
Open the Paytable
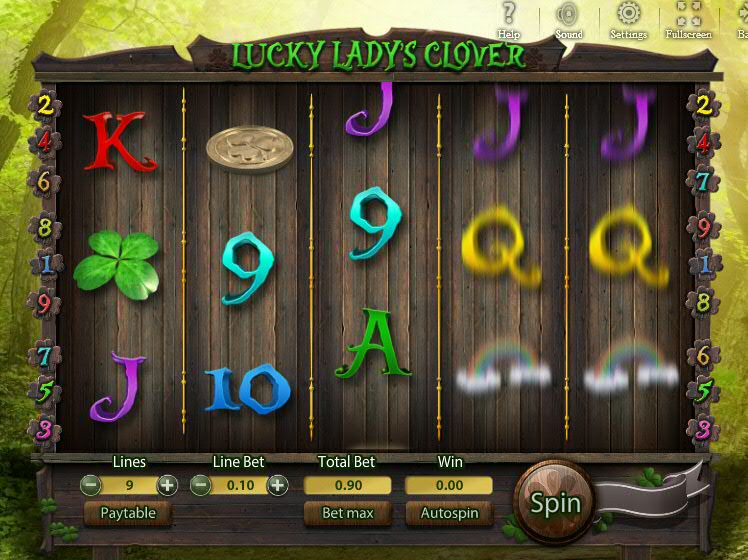pos(128,513)
